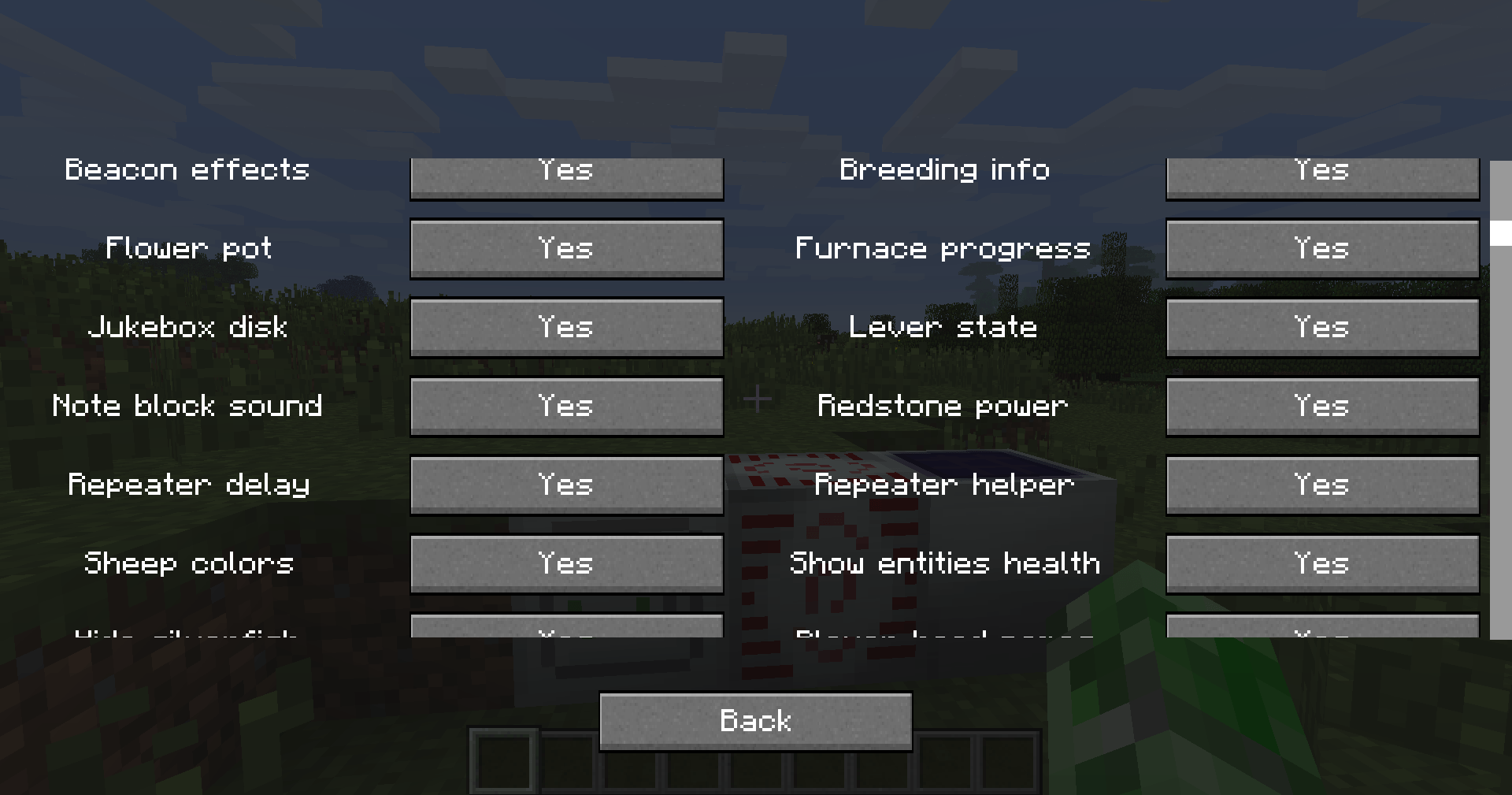Click the Note block sound label

(187, 407)
